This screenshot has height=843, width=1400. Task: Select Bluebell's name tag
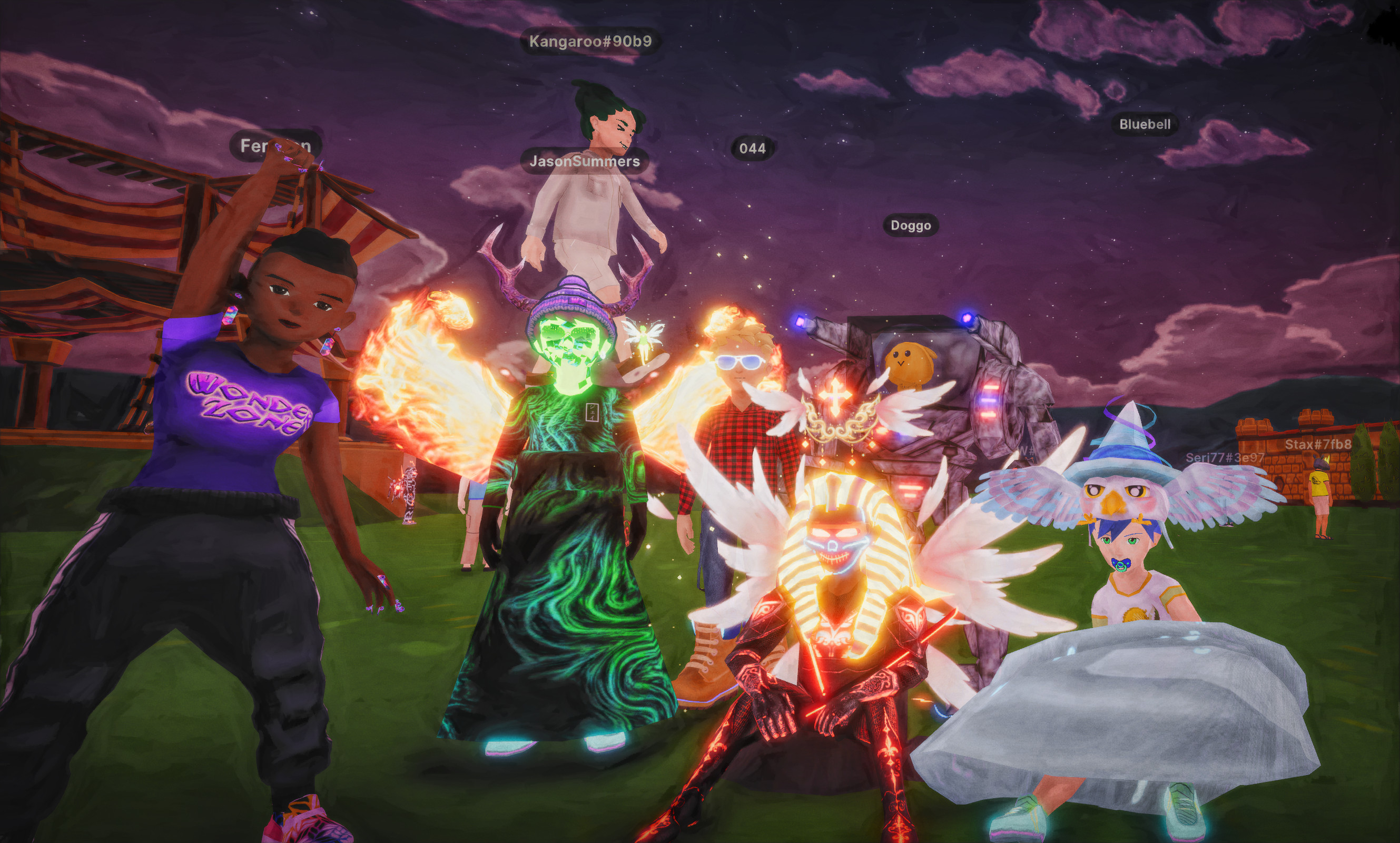click(1144, 124)
